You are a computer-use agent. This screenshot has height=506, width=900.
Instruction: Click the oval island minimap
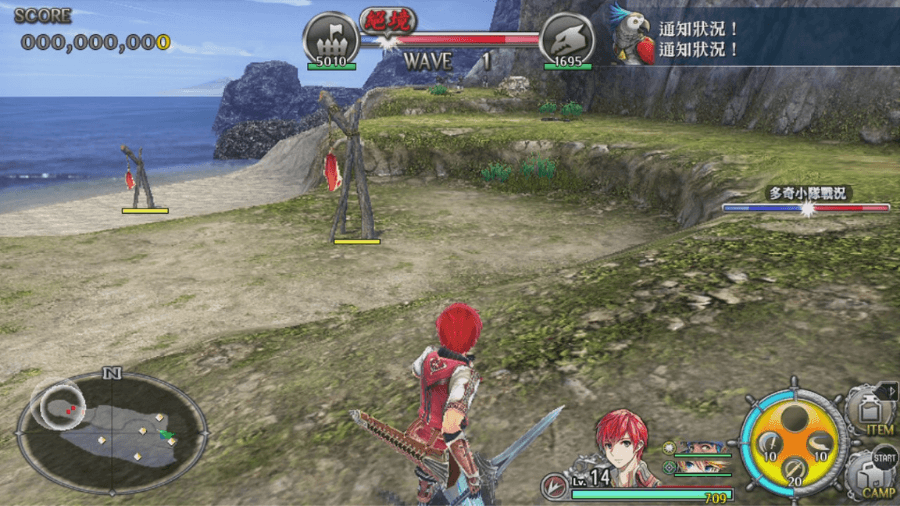pyautogui.click(x=112, y=432)
